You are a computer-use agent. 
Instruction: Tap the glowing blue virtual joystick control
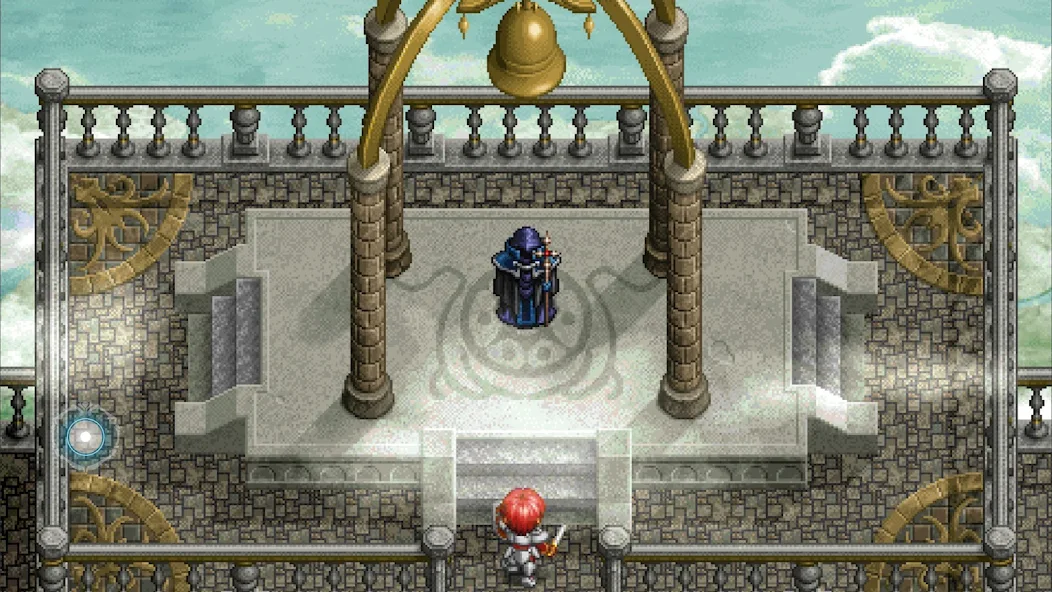pos(87,436)
